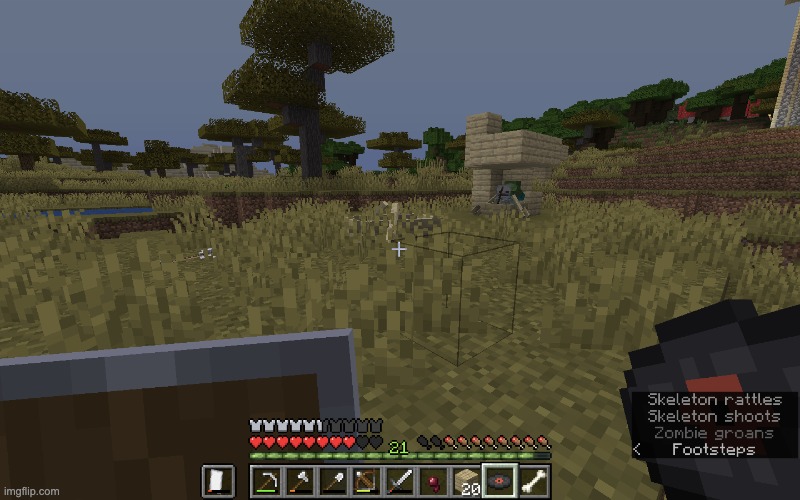Viewport: 800px width, 500px height.
Task: Equip the crossbow from the hotbar
Action: pos(366,482)
